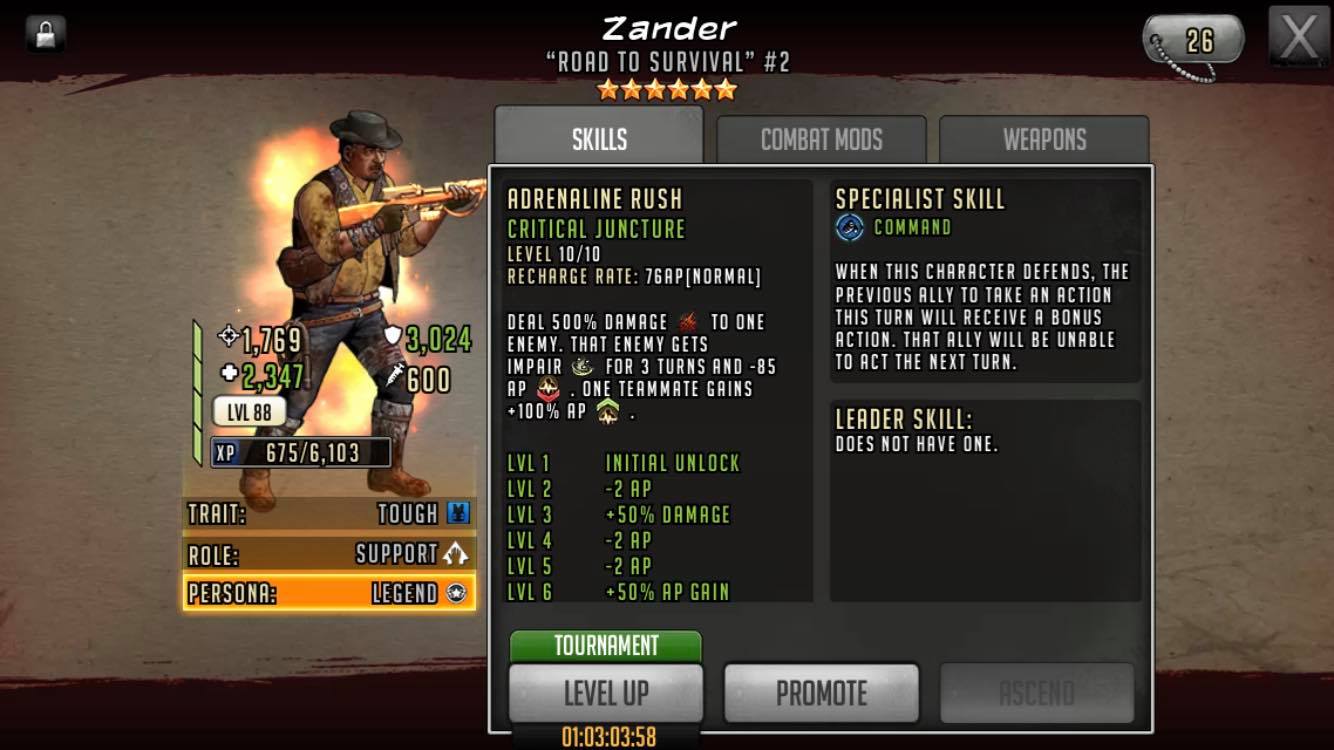Click the burn damage icon in skill description

coord(688,323)
